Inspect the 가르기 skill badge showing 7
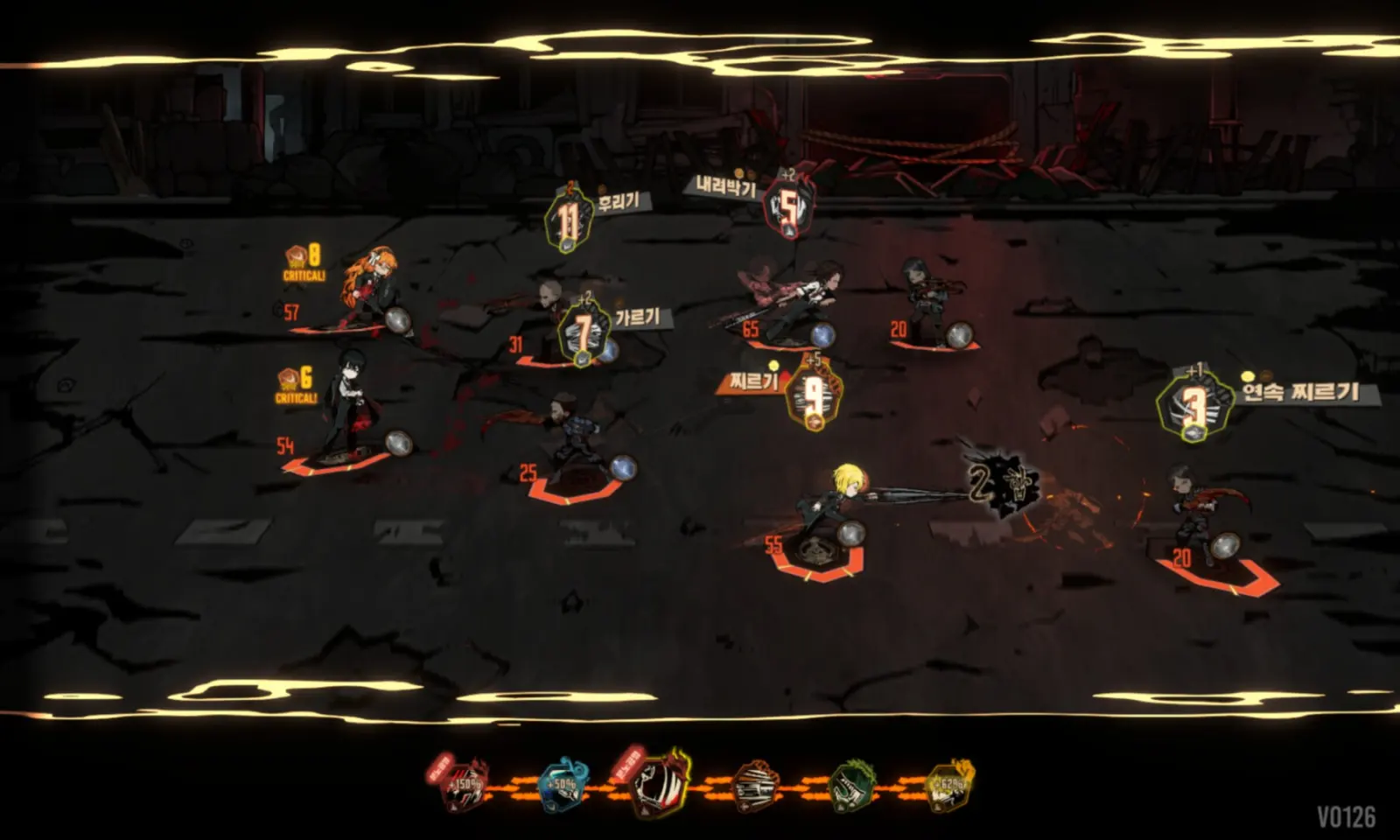The height and width of the screenshot is (840, 1400). (x=584, y=333)
